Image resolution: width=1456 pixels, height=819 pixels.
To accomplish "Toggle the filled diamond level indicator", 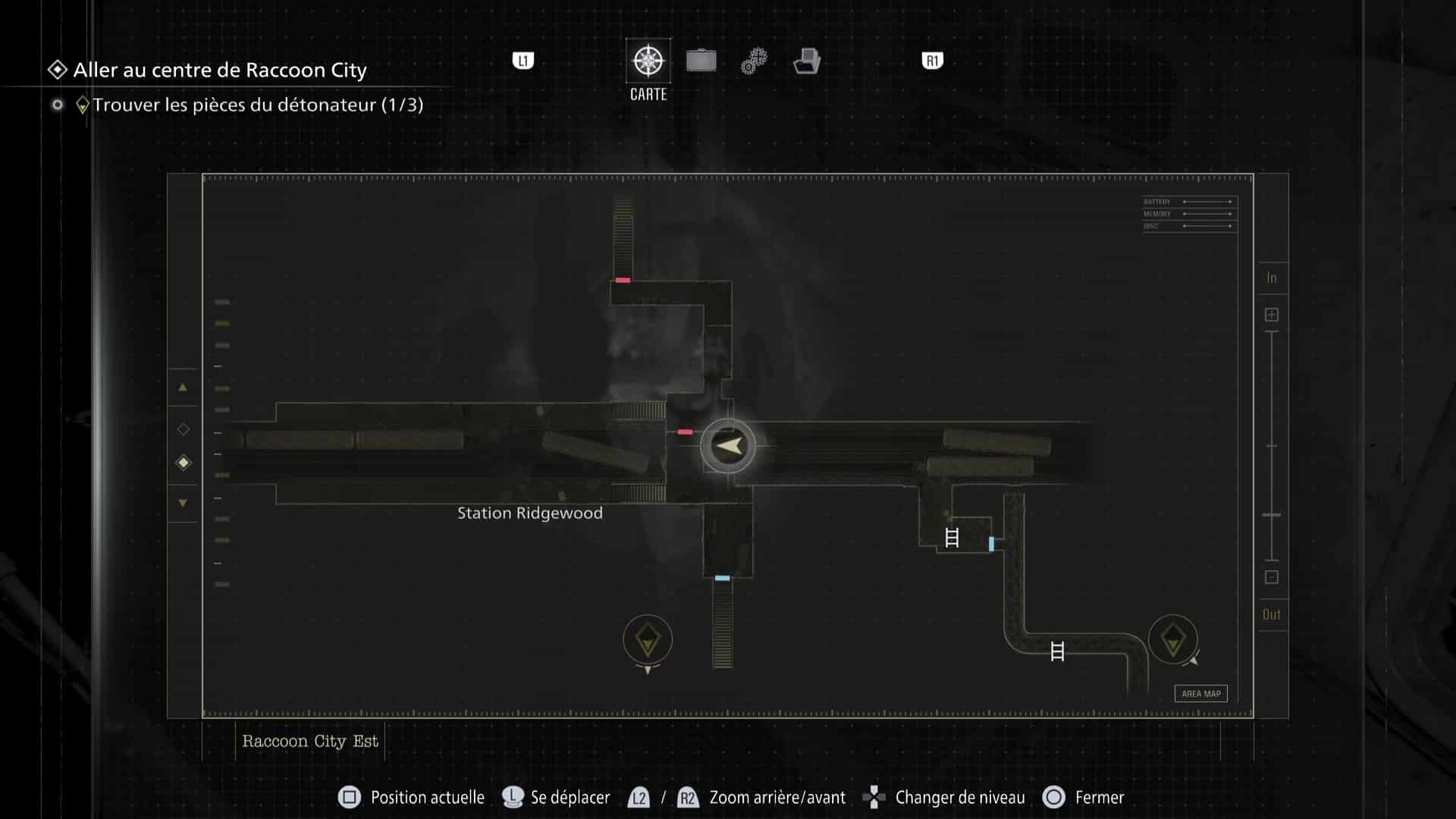I will 183,463.
